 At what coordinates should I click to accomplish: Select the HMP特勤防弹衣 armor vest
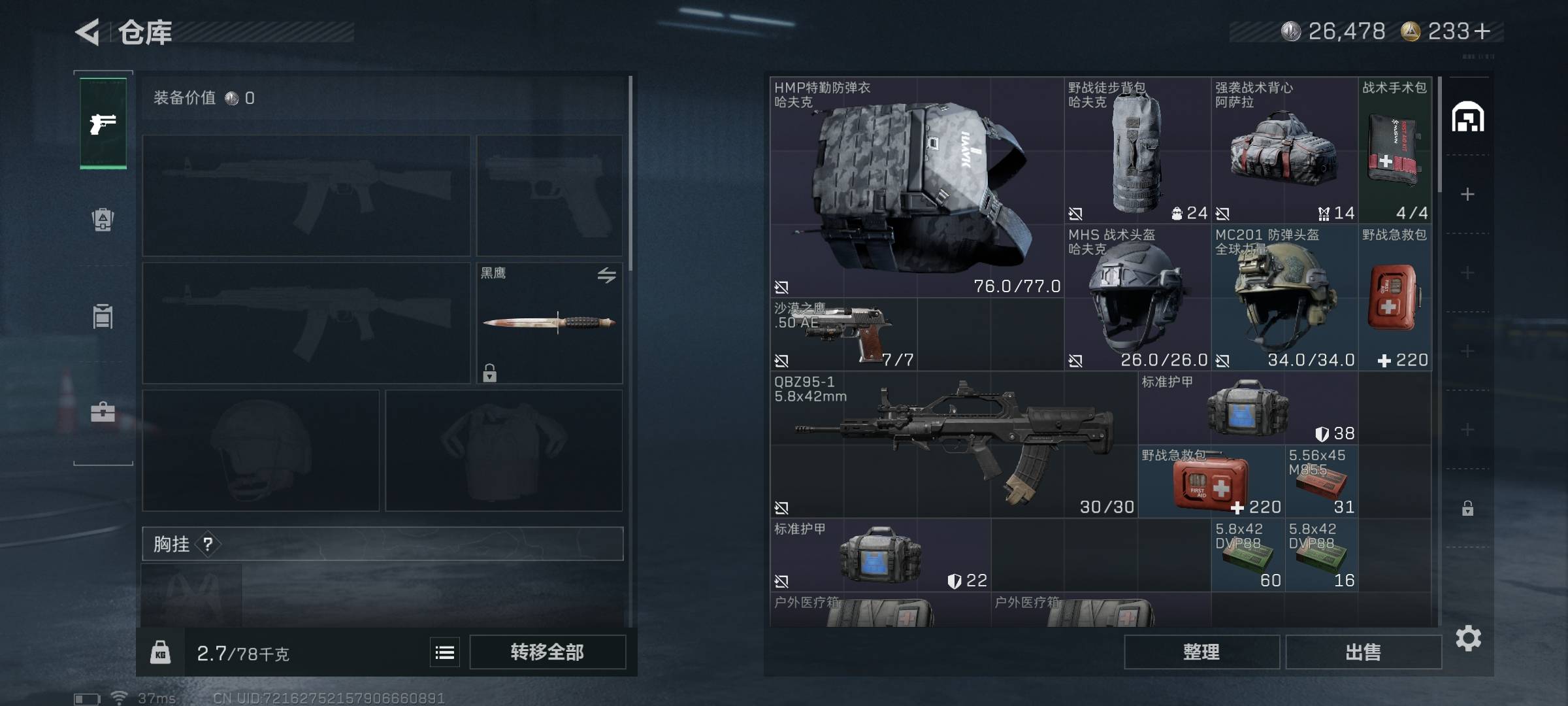(x=917, y=188)
